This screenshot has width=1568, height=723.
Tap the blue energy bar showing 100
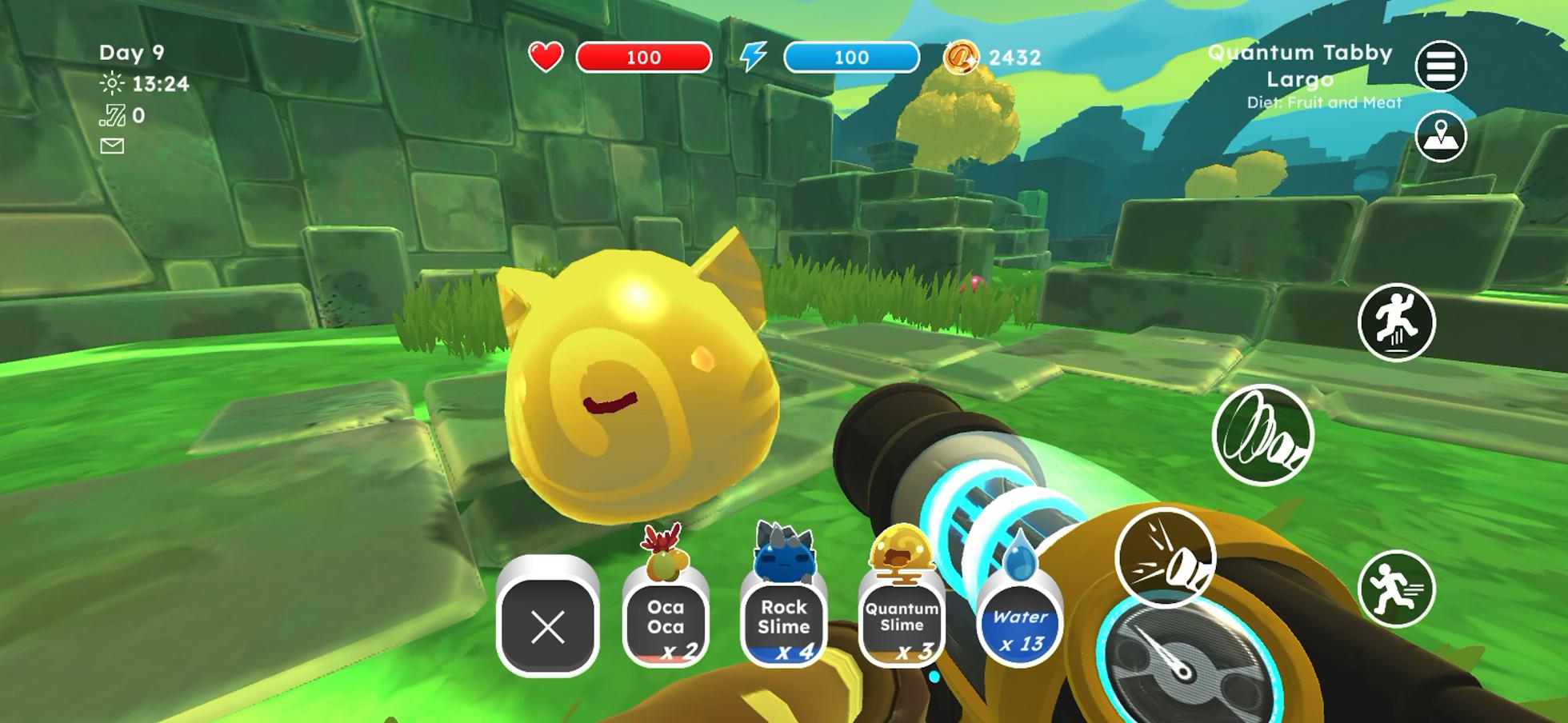click(x=850, y=57)
